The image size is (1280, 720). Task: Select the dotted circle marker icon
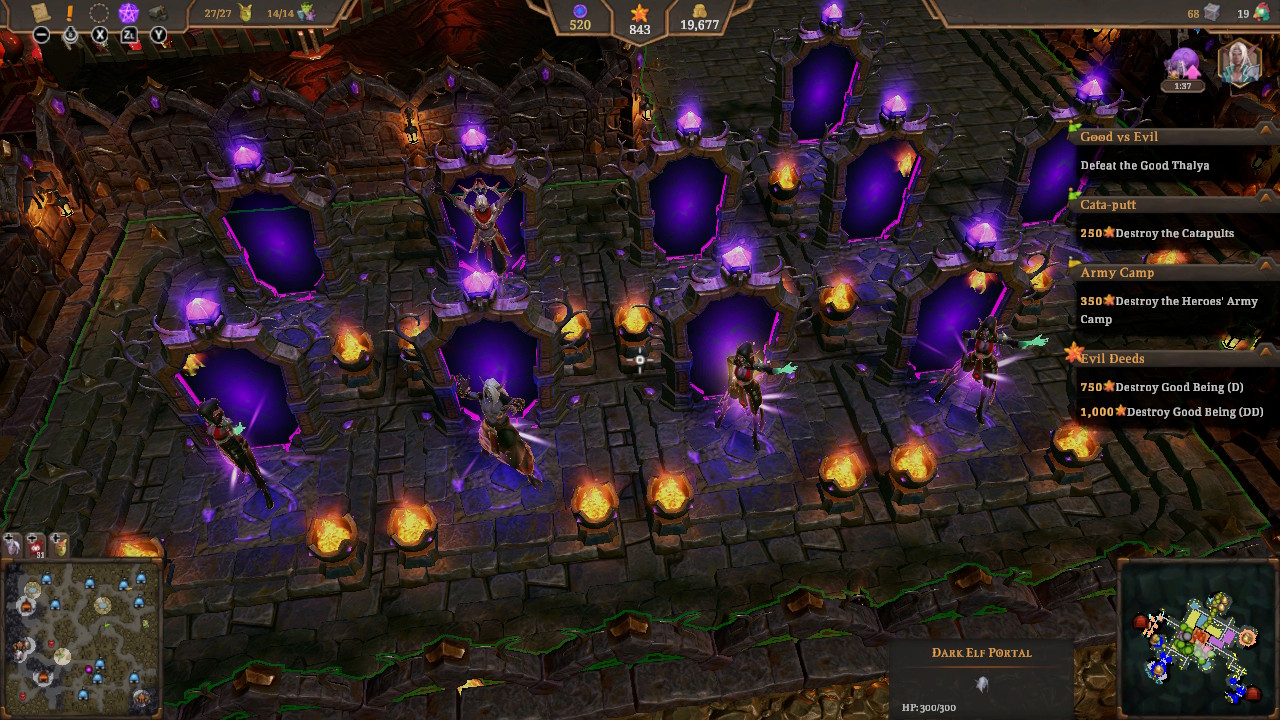point(97,13)
